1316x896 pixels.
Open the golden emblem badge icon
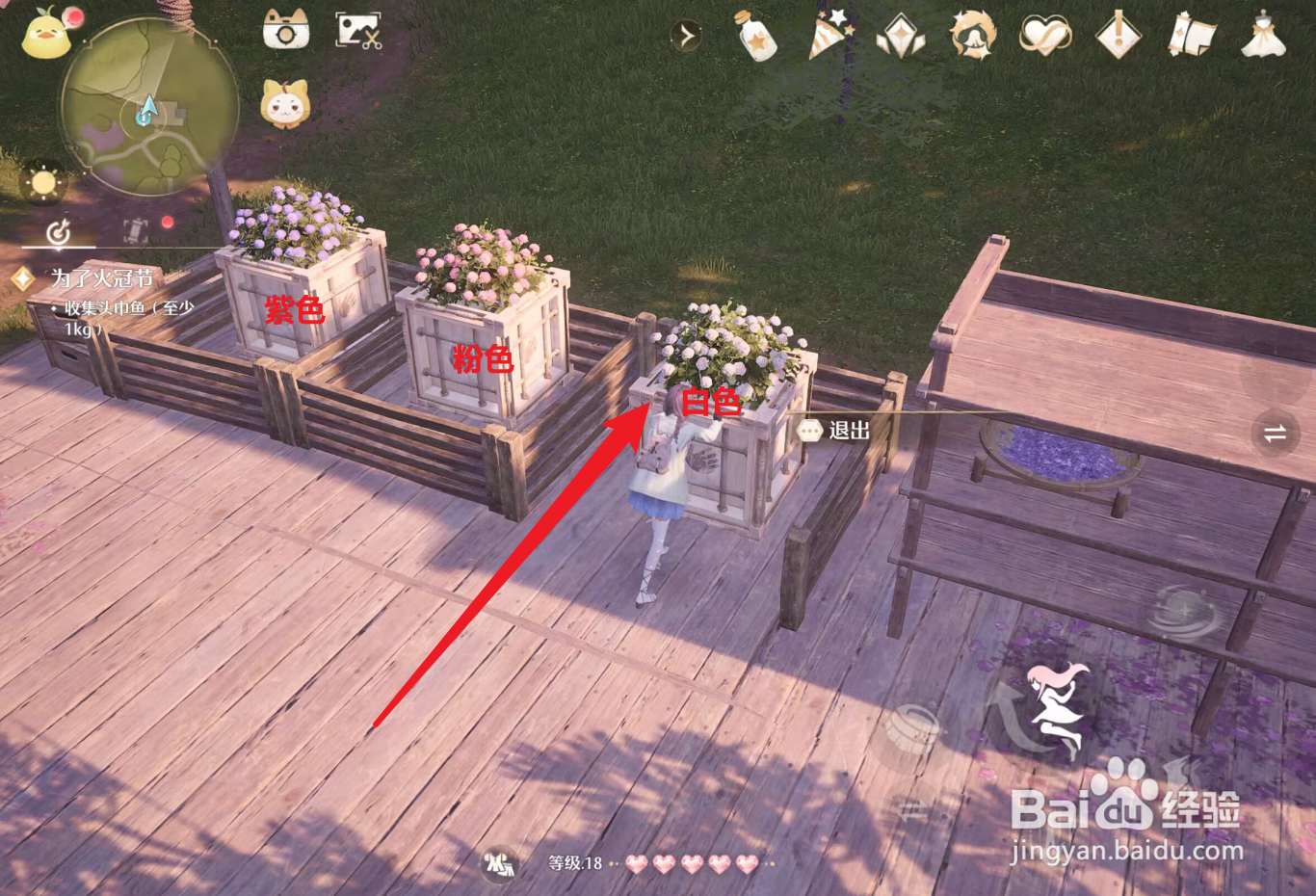tap(902, 36)
